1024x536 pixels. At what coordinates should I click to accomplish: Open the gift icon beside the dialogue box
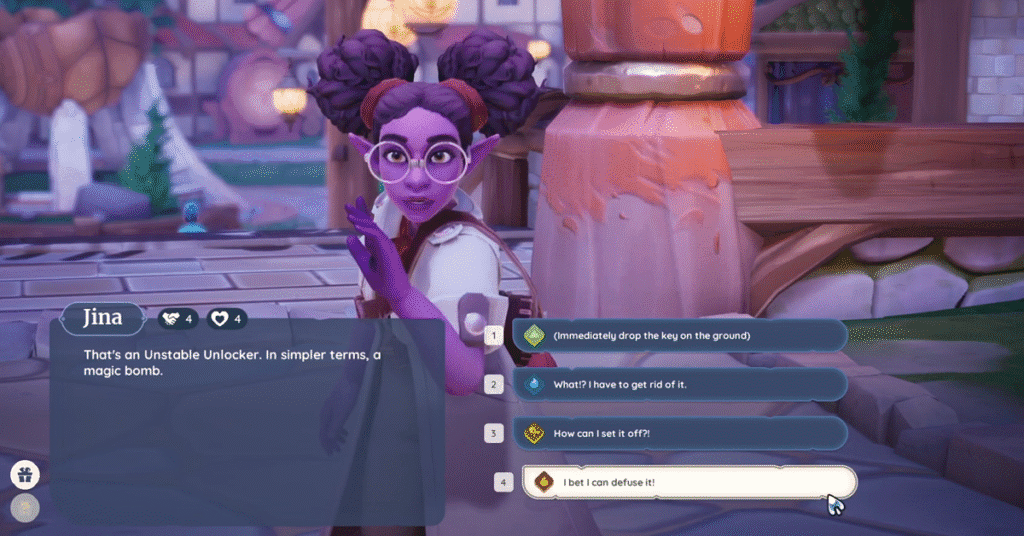[x=25, y=474]
